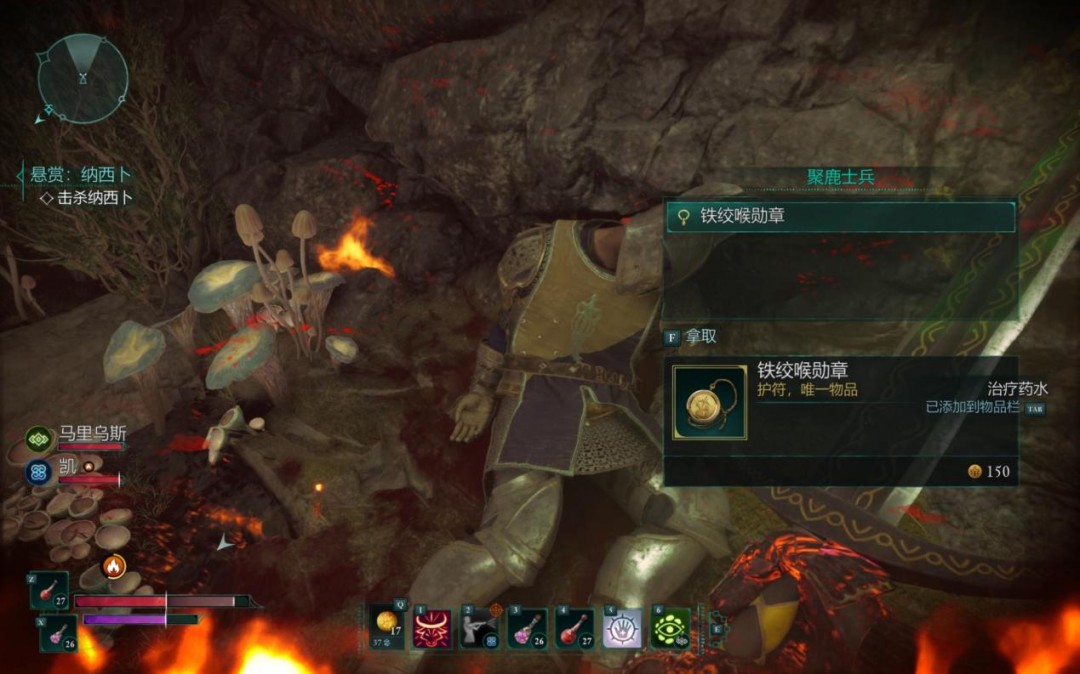1080x674 pixels.
Task: Use the red health potion quick slot
Action: [x=49, y=592]
